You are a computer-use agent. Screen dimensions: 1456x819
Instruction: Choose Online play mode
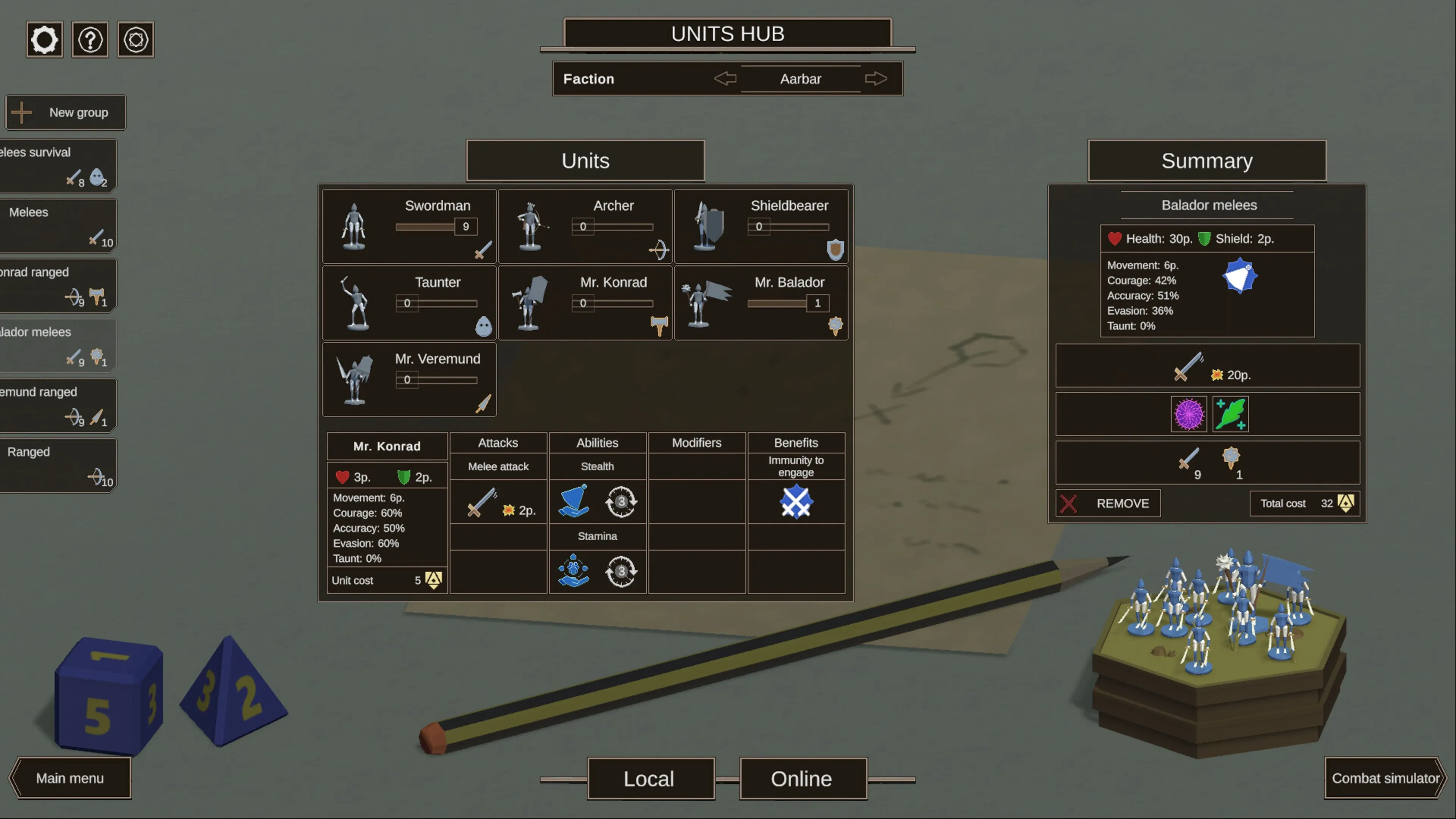point(802,779)
